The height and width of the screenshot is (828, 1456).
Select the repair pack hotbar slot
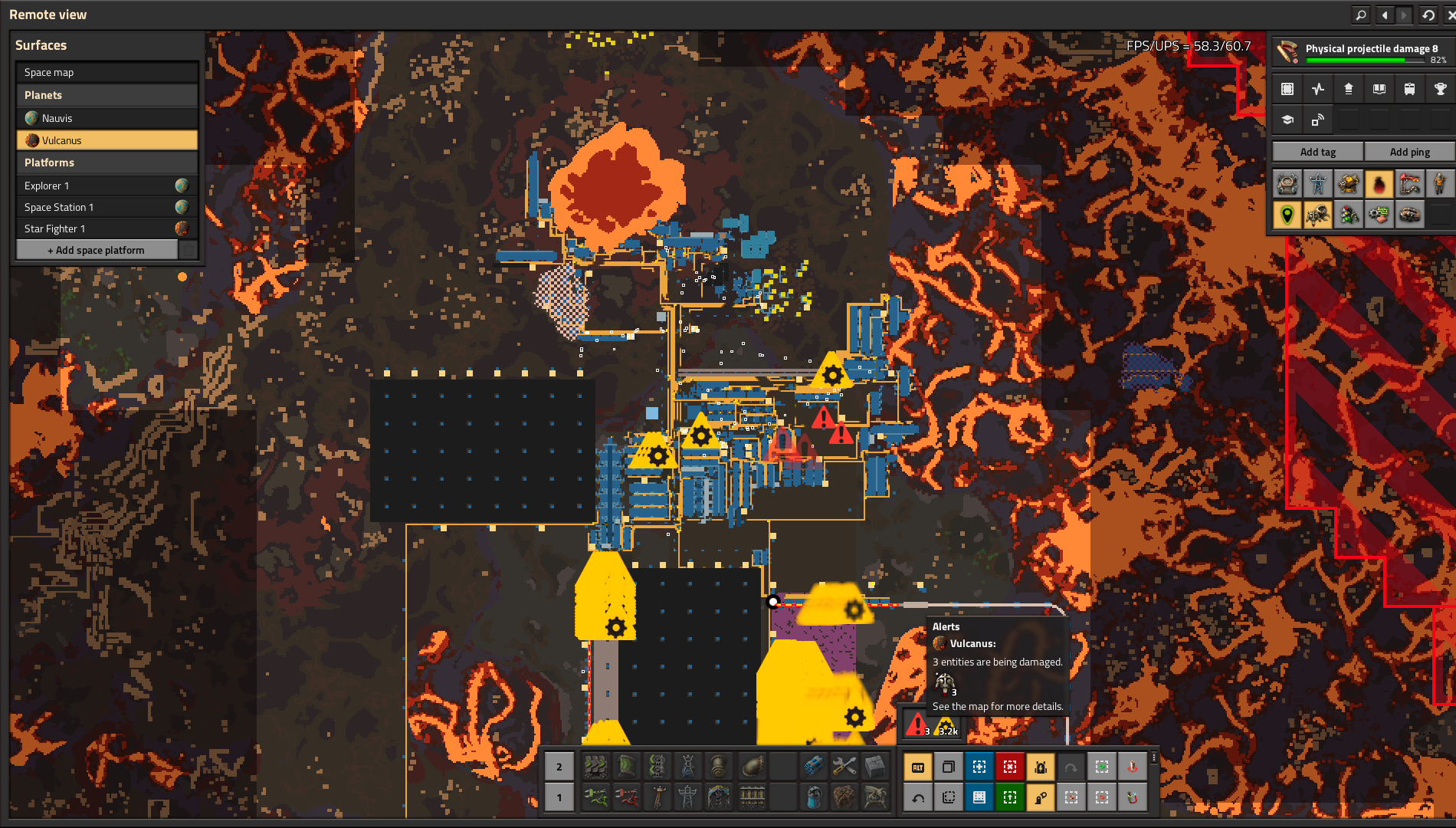coord(844,766)
